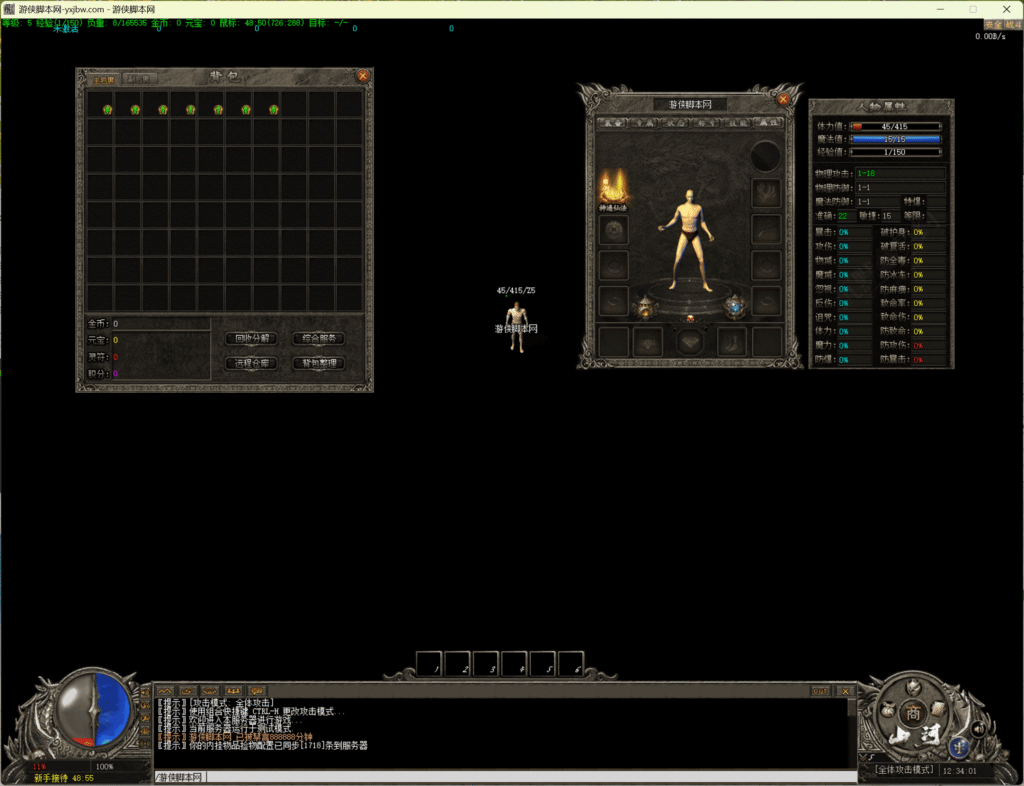Toggle the 全体攻击模式 attack mode label
This screenshot has height=786, width=1024.
903,770
